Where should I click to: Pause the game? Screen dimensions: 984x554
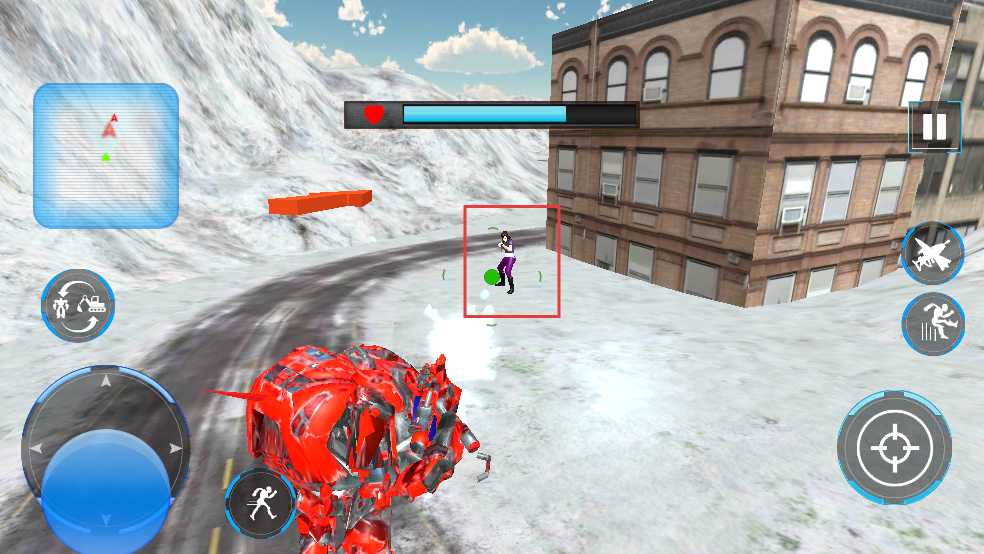coord(934,127)
